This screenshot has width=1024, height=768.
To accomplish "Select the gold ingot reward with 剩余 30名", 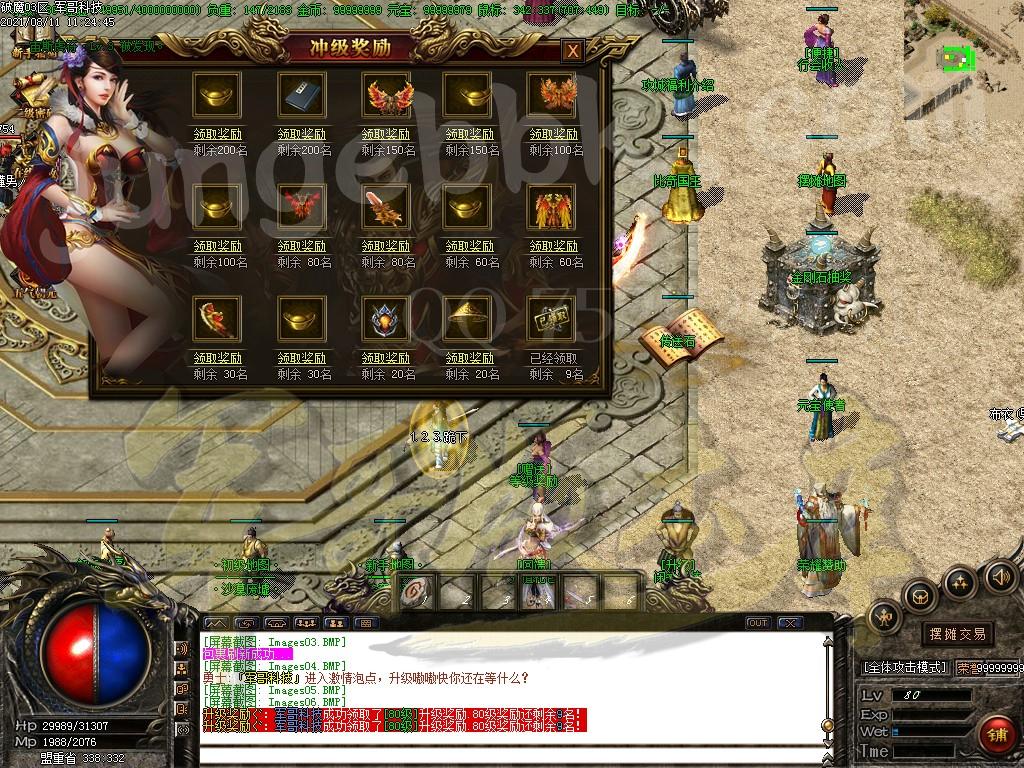I will 301,317.
